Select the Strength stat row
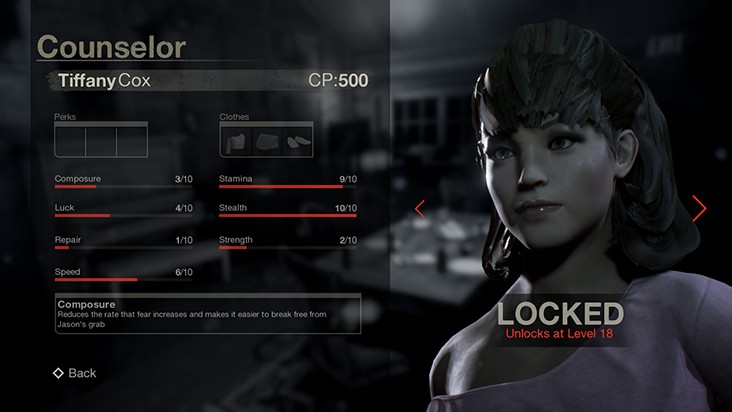 [288, 242]
